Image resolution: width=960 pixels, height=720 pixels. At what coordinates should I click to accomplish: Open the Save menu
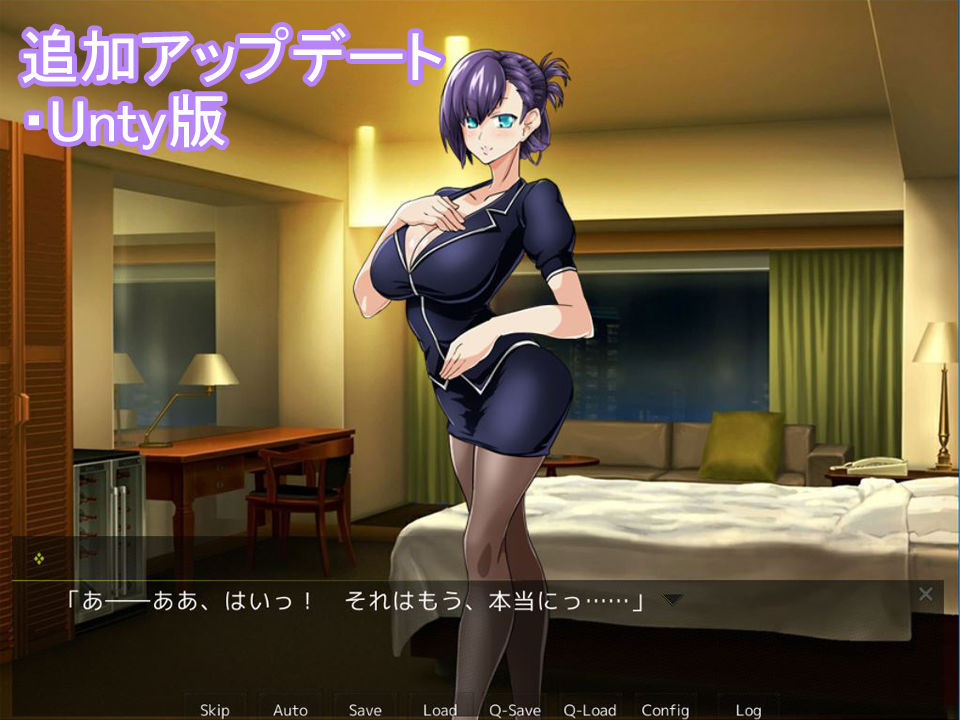click(365, 709)
